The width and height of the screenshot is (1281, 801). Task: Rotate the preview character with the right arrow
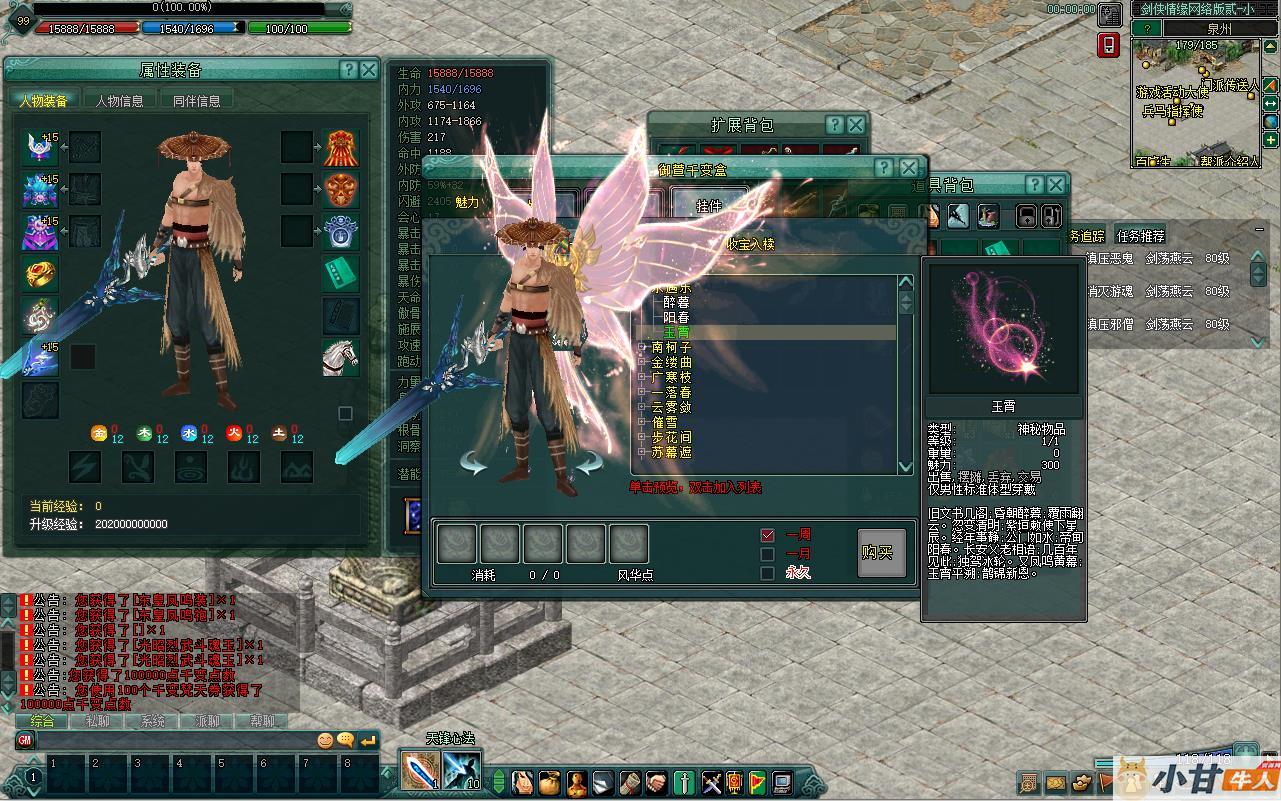588,463
